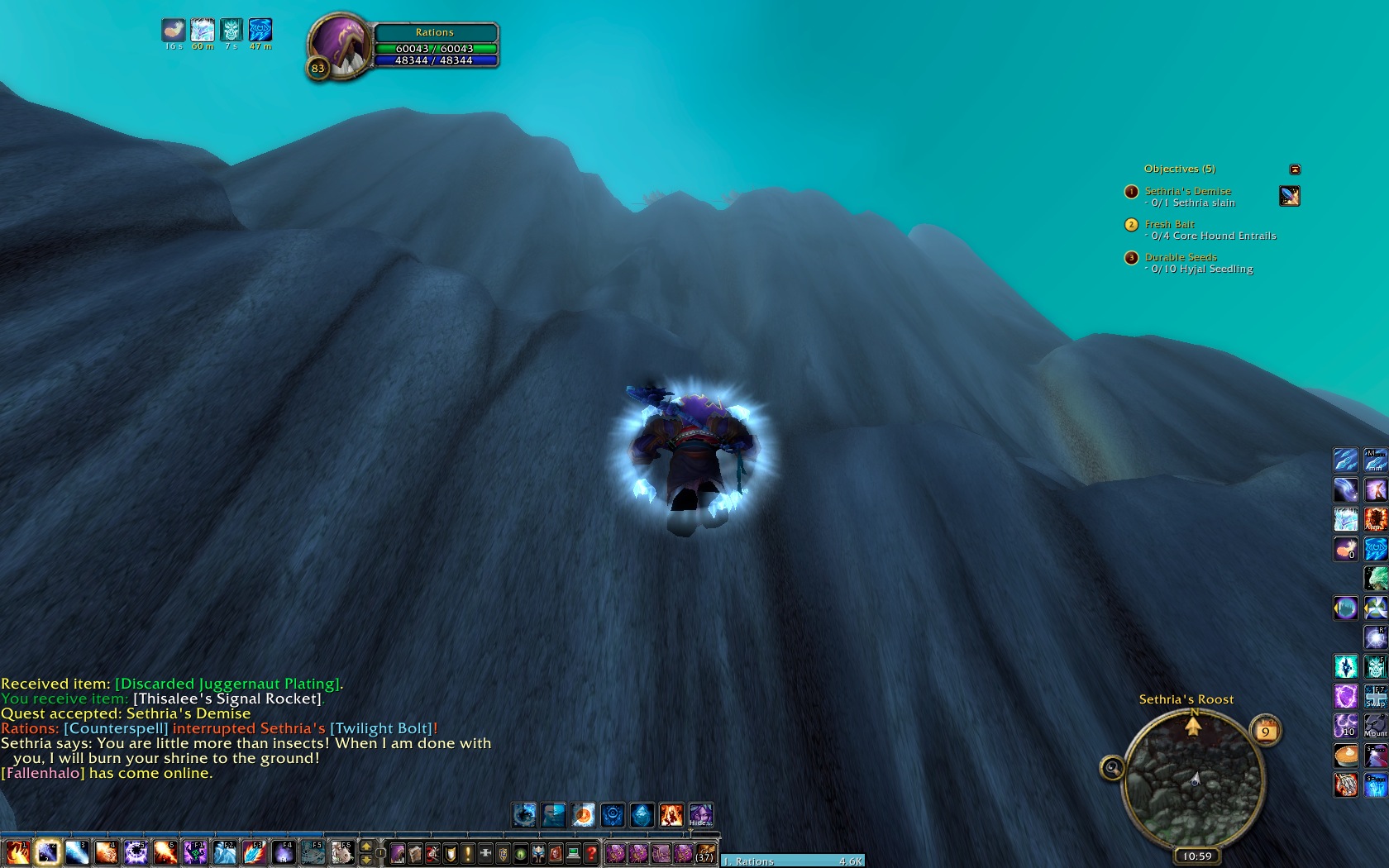Use Thisalee's Signal Rocket quest item

(1289, 196)
